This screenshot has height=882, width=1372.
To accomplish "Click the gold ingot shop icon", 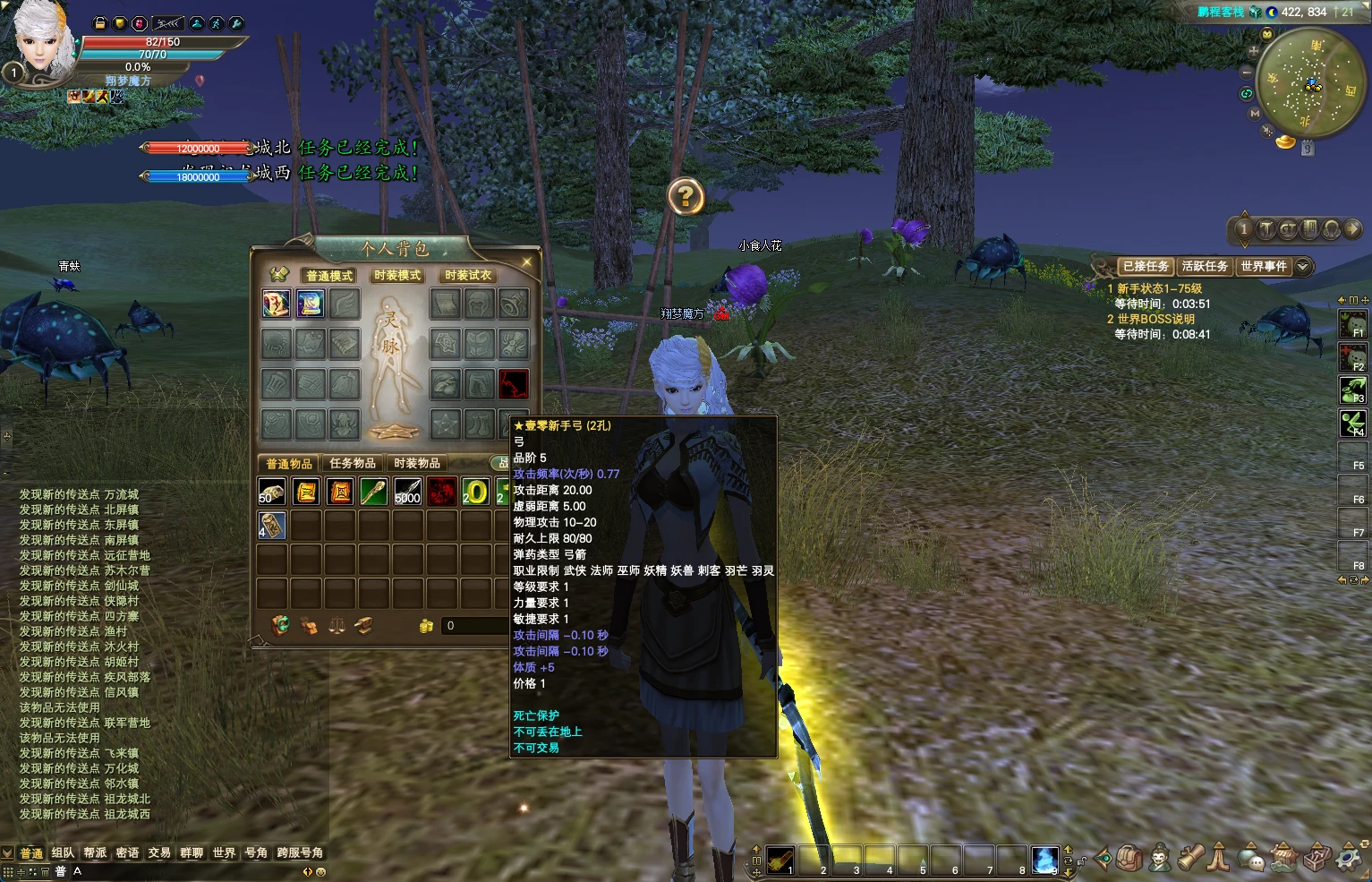I will click(1286, 141).
